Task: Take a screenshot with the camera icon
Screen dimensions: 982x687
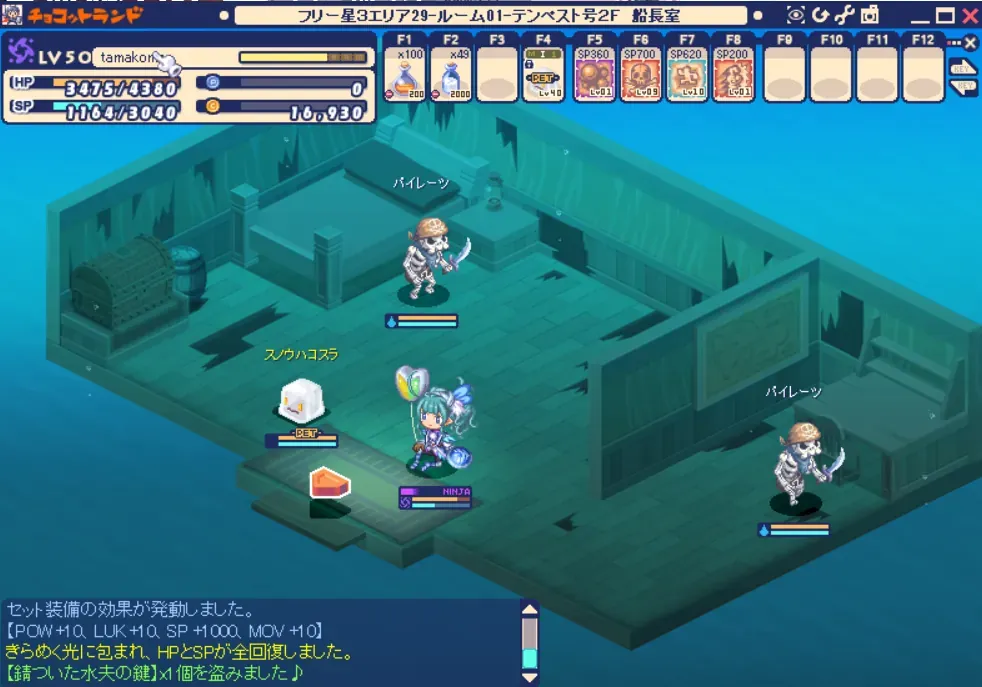Action: 869,15
